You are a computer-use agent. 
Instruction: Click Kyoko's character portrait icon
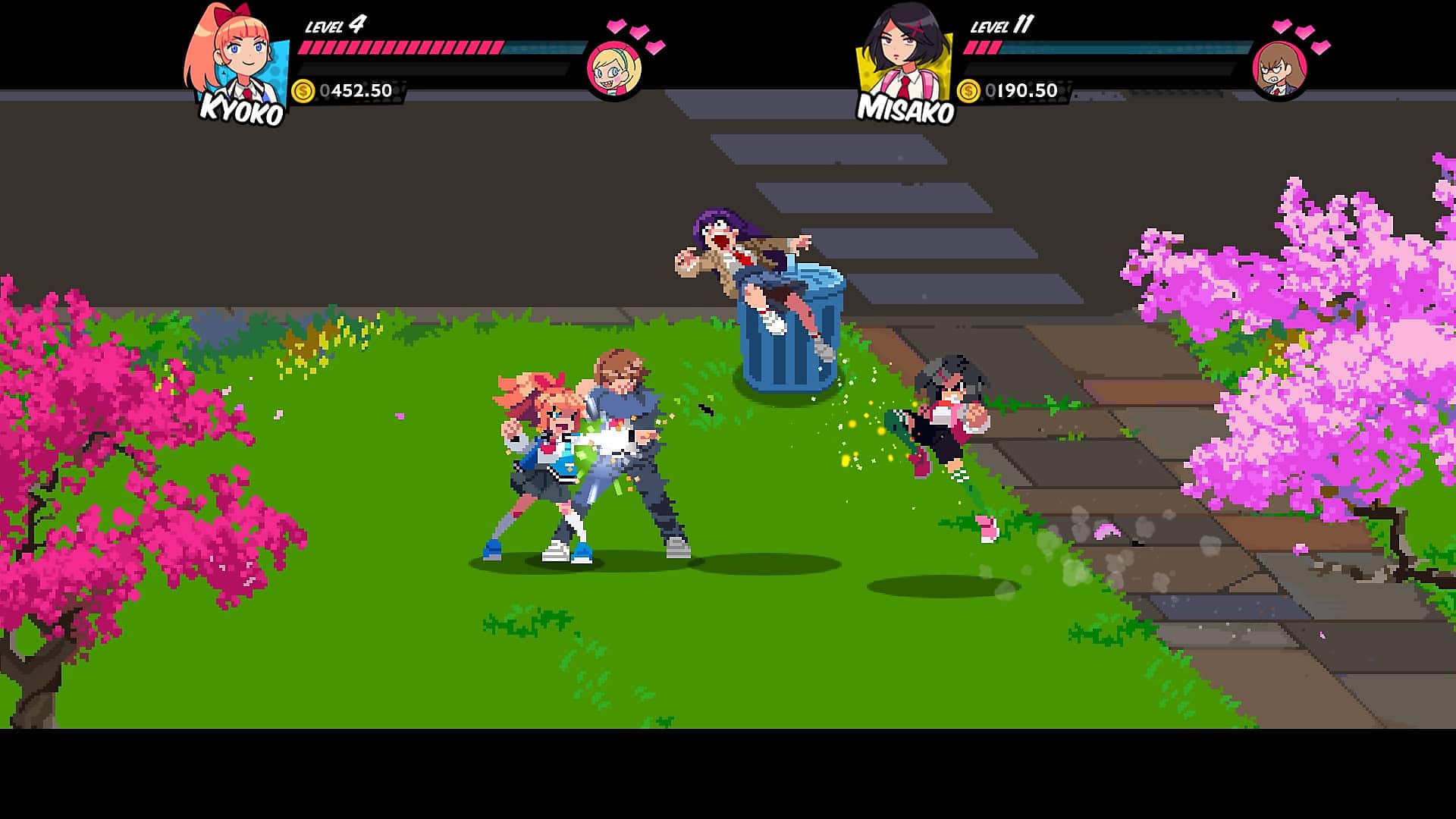point(235,53)
